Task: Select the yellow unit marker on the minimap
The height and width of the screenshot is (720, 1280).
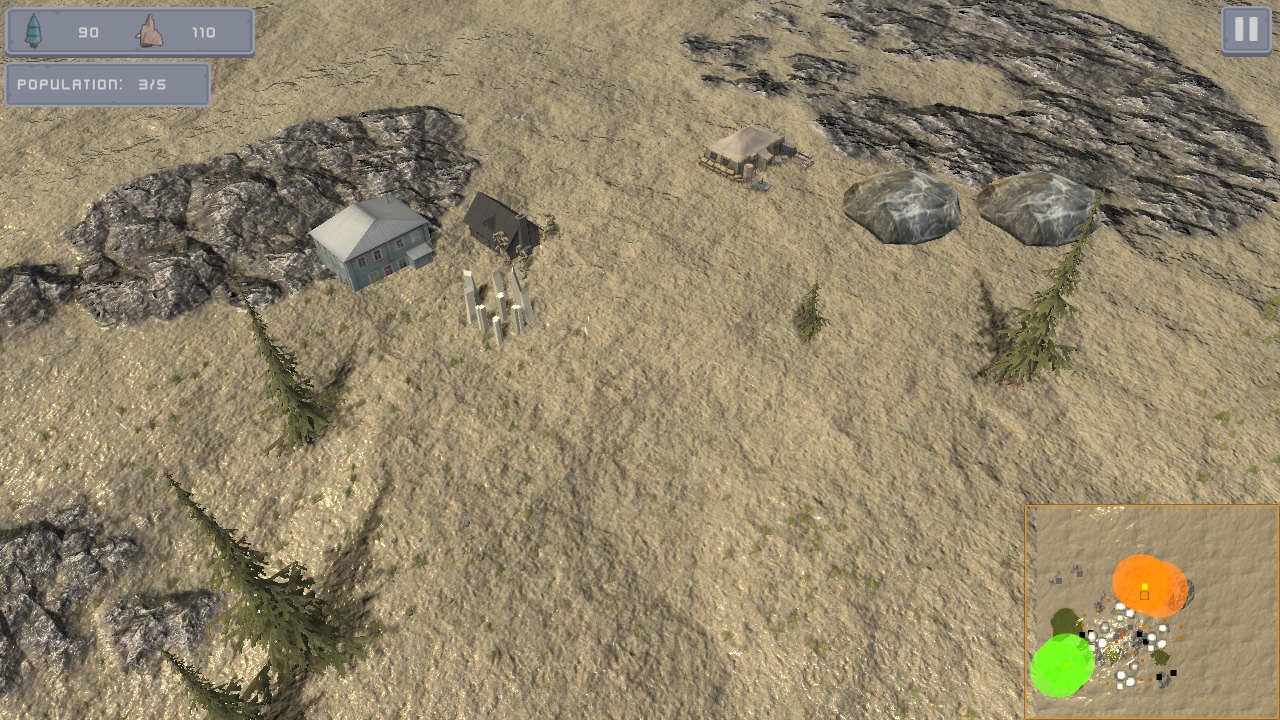Action: click(x=1143, y=587)
